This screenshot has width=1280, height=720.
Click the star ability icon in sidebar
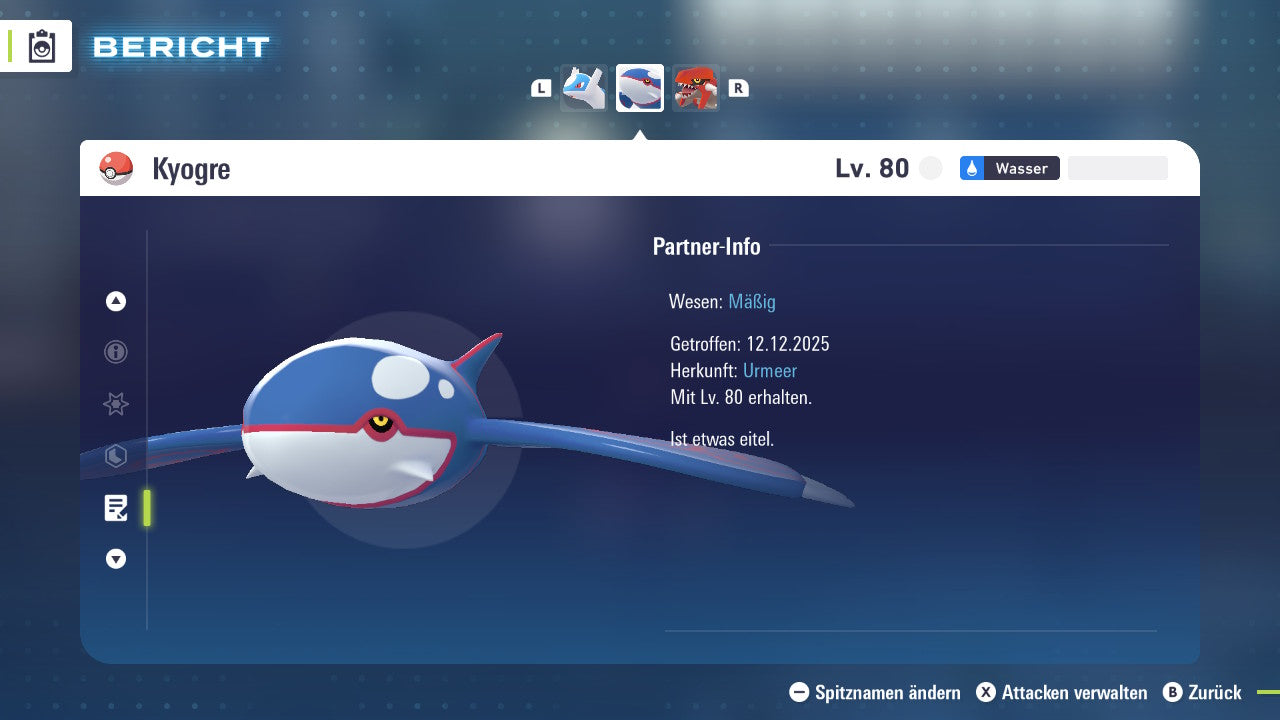click(115, 404)
